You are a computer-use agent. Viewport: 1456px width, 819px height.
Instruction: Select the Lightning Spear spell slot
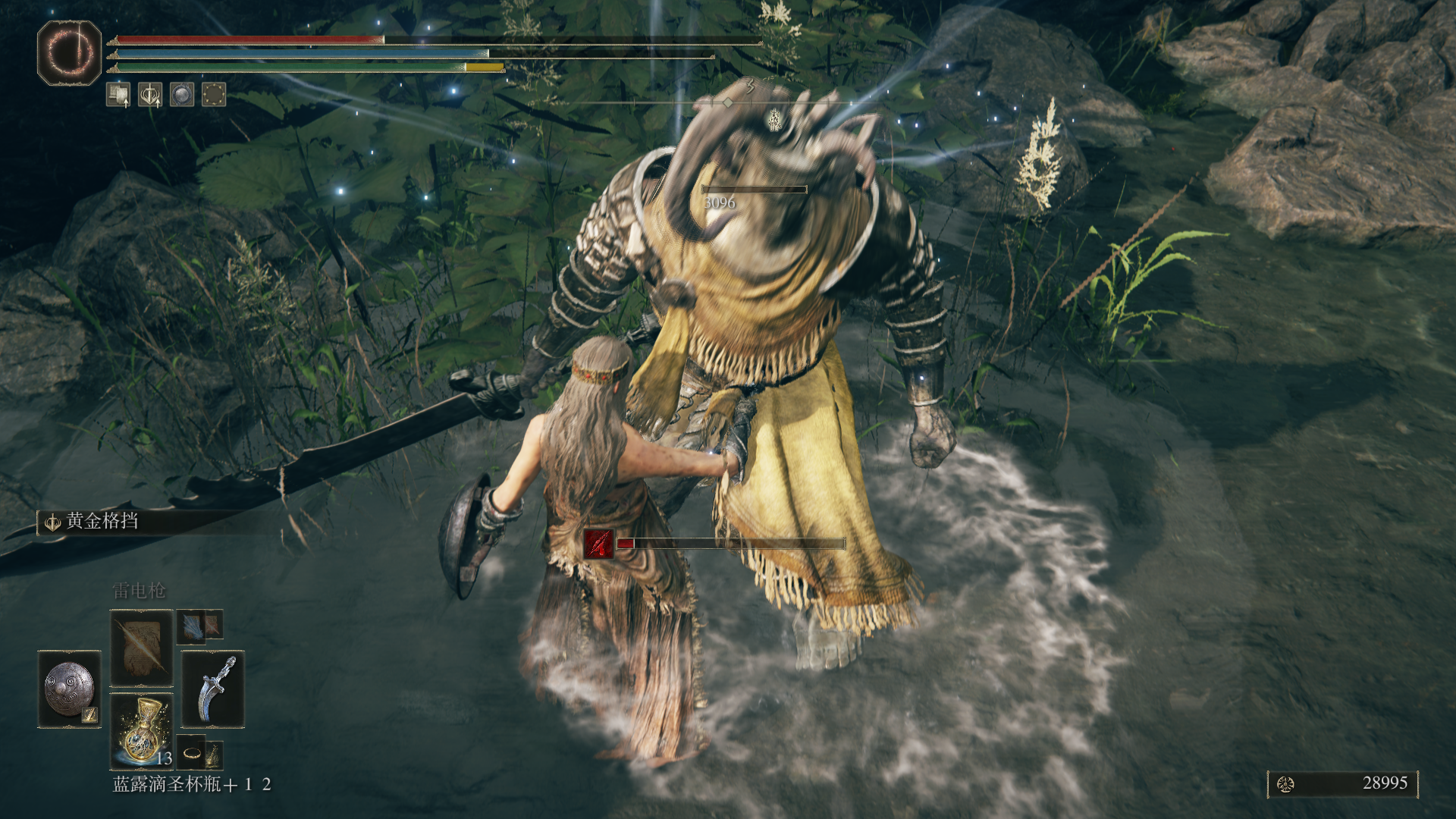(x=141, y=648)
